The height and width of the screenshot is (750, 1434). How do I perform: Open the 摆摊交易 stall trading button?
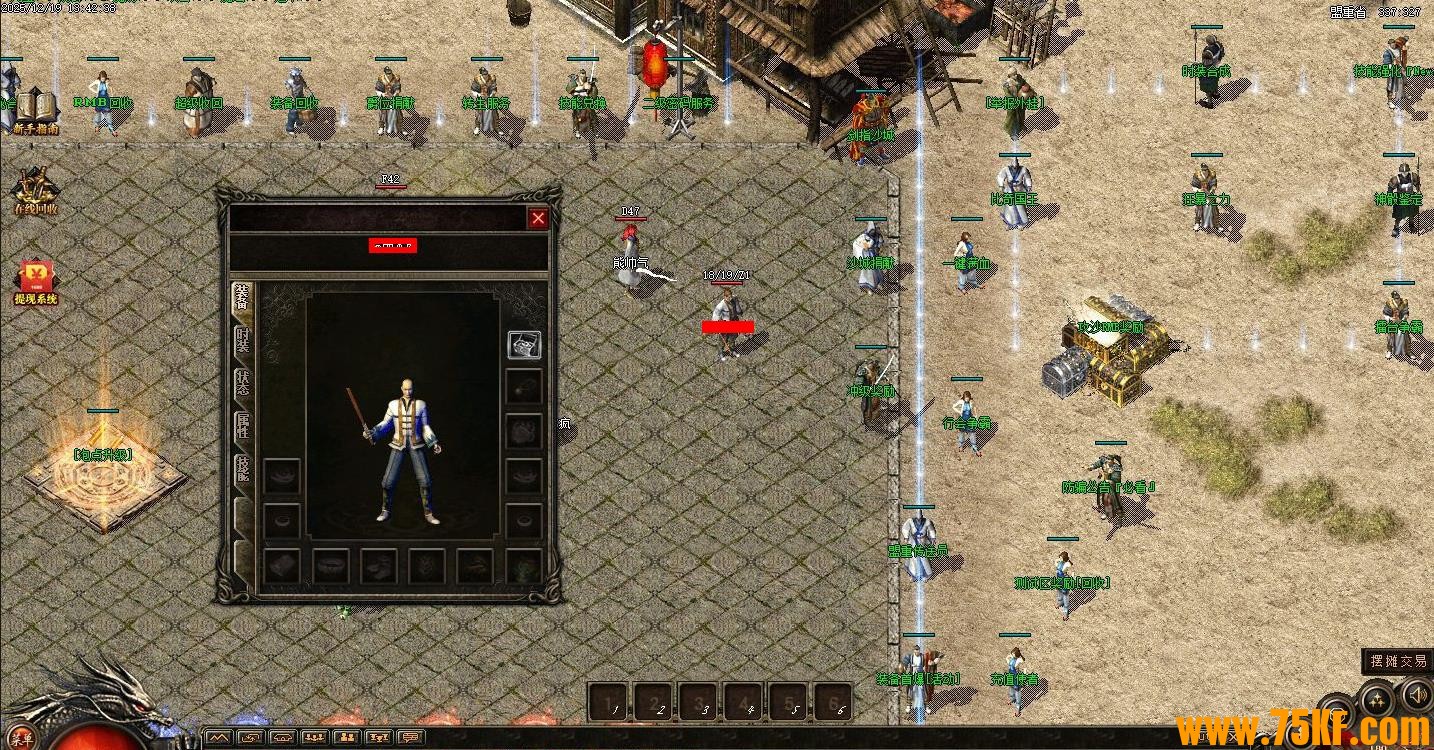coord(1398,661)
